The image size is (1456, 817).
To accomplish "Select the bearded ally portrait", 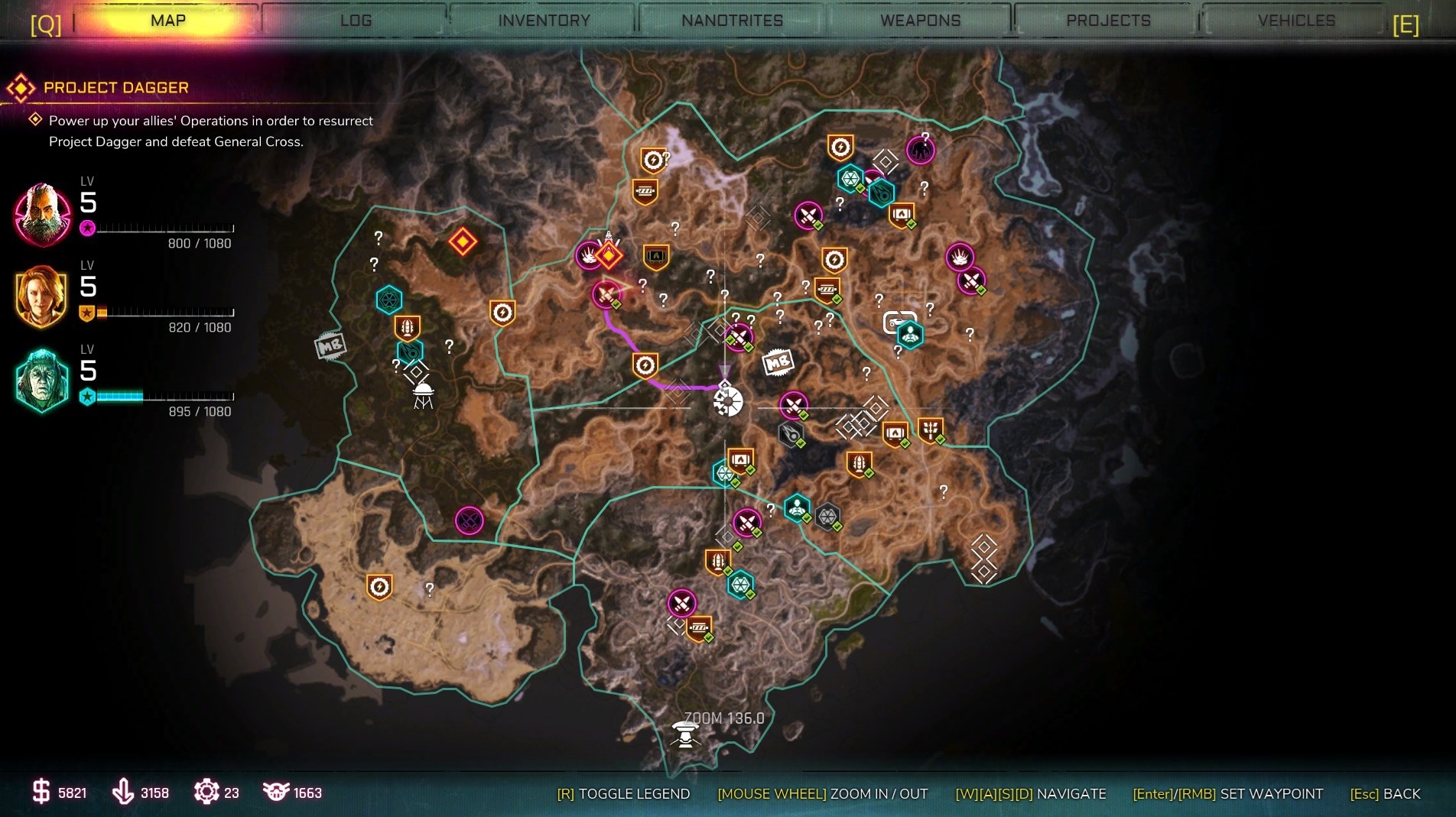I will 42,215.
